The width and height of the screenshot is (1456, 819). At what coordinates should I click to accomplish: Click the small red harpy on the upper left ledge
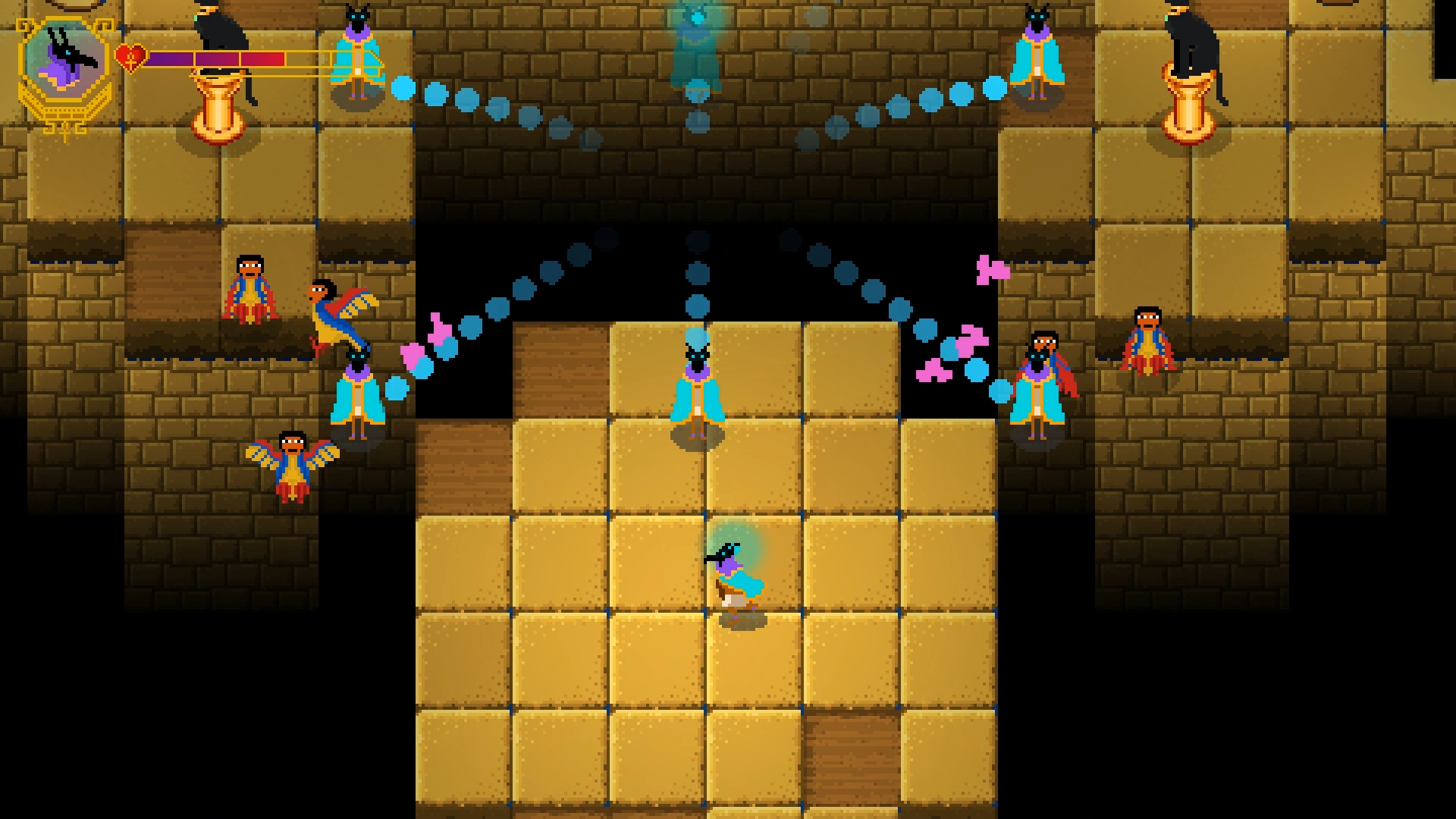[x=250, y=288]
